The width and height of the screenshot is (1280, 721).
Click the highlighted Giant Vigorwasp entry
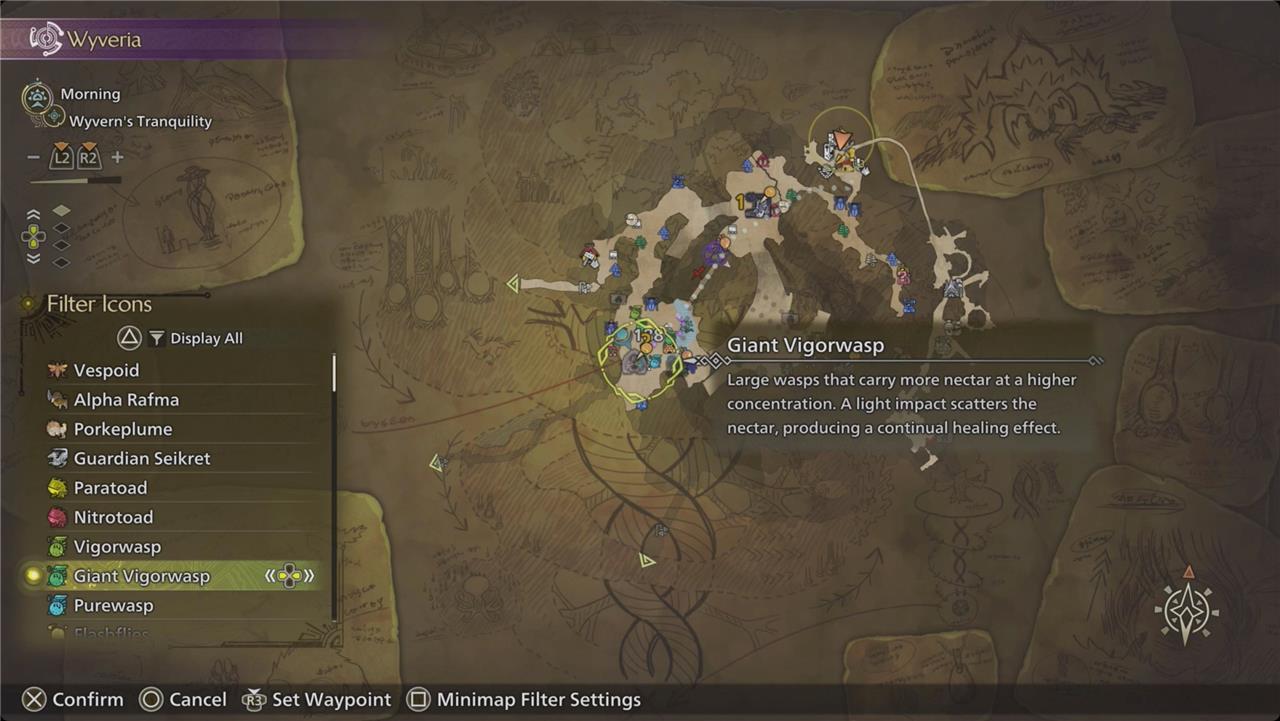[141, 576]
